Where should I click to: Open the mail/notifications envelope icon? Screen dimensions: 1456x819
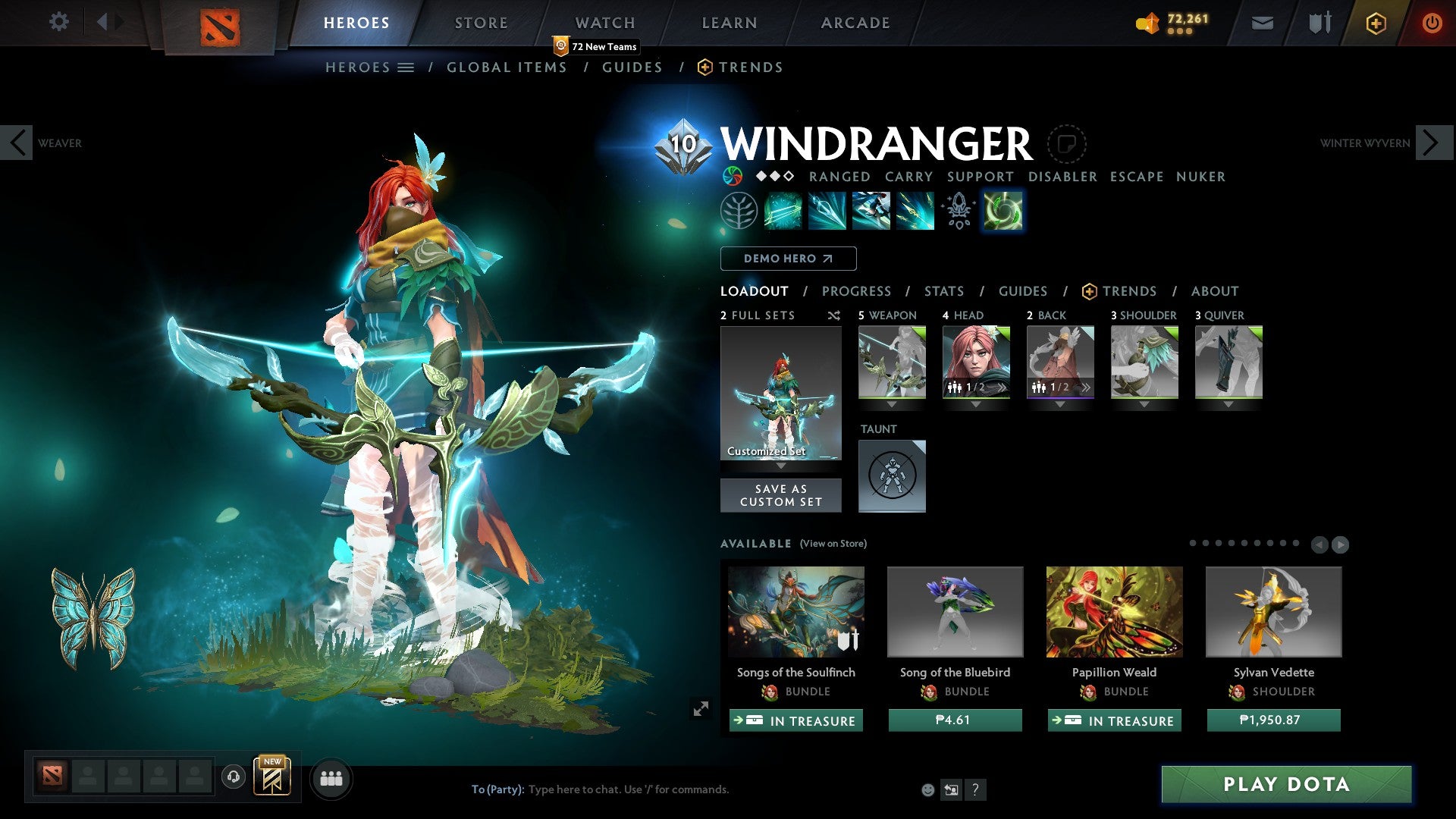coord(1262,23)
